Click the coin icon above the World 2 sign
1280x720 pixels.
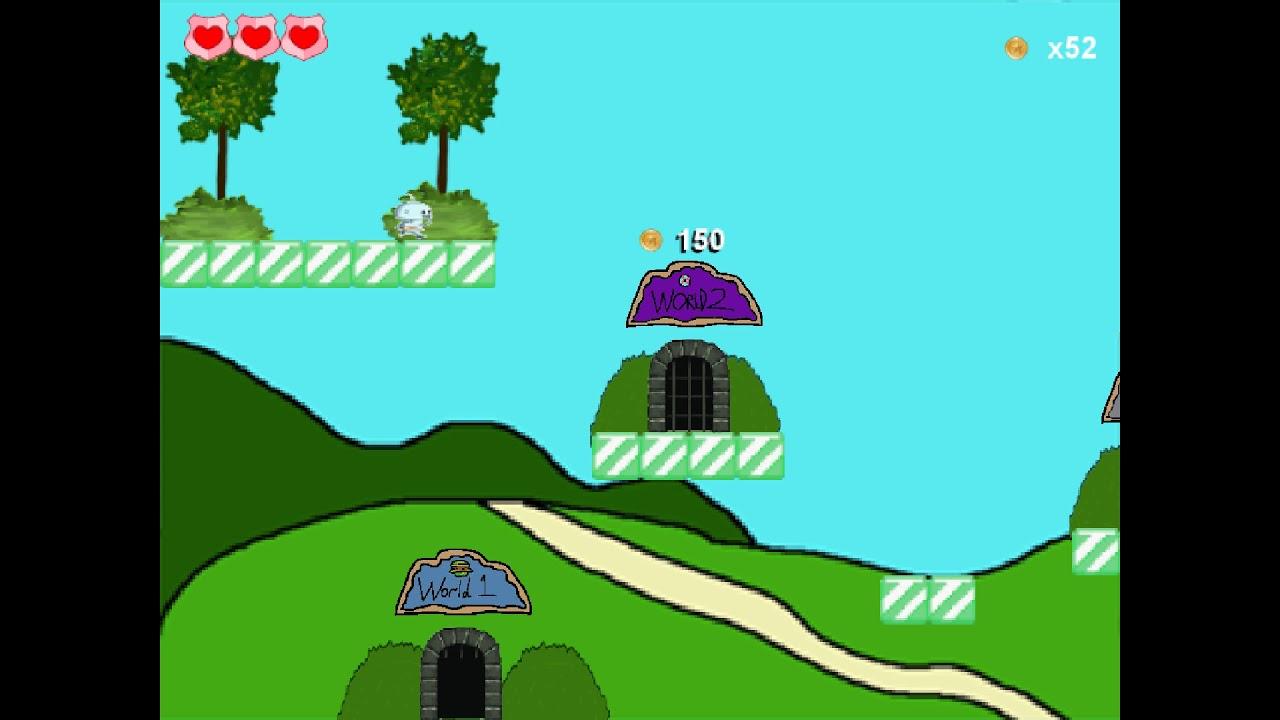(x=652, y=239)
